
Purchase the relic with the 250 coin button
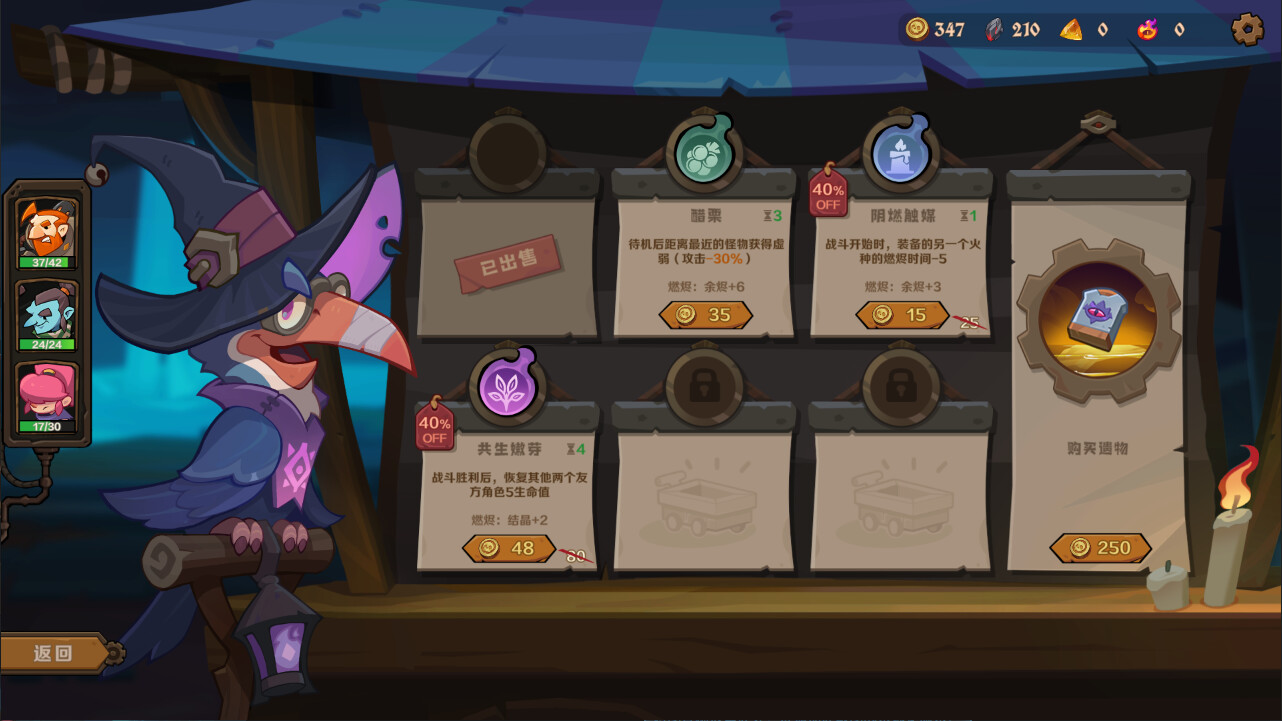coord(1100,547)
